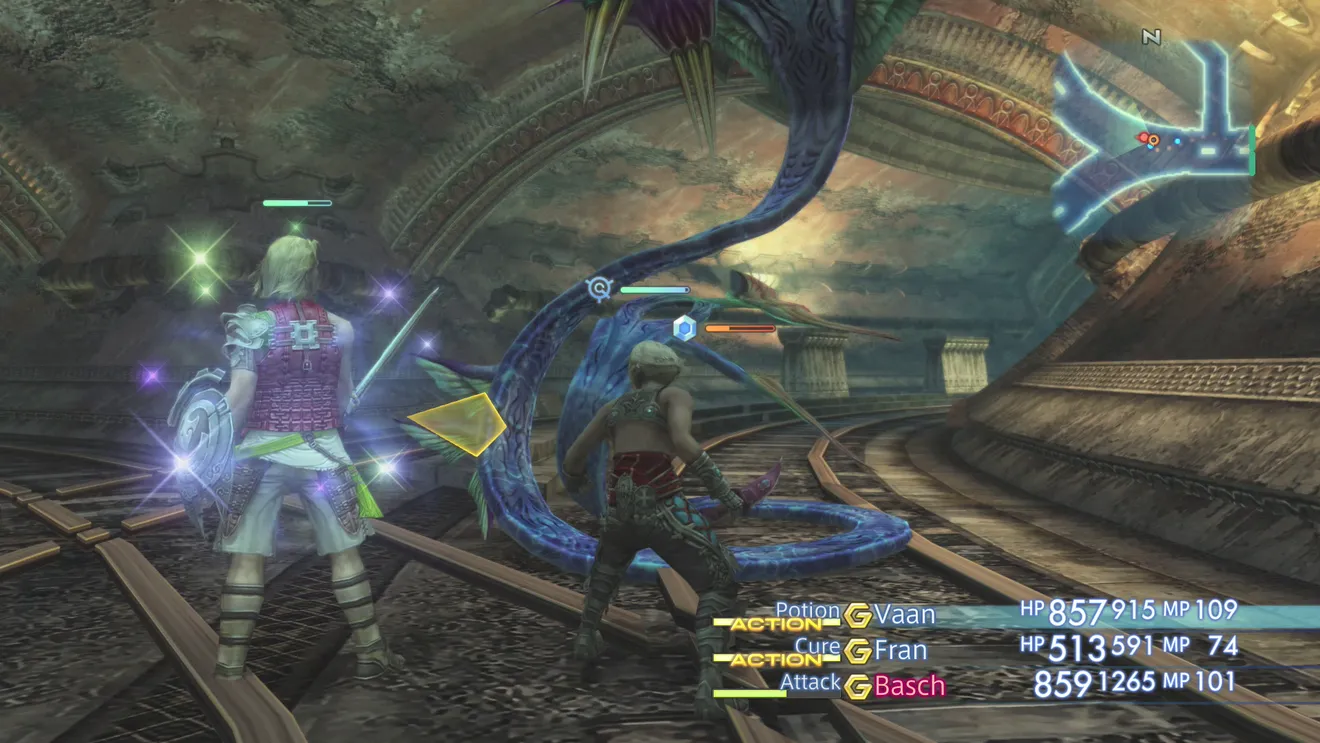Select Fran in the party list
1320x743 pixels.
click(x=900, y=650)
